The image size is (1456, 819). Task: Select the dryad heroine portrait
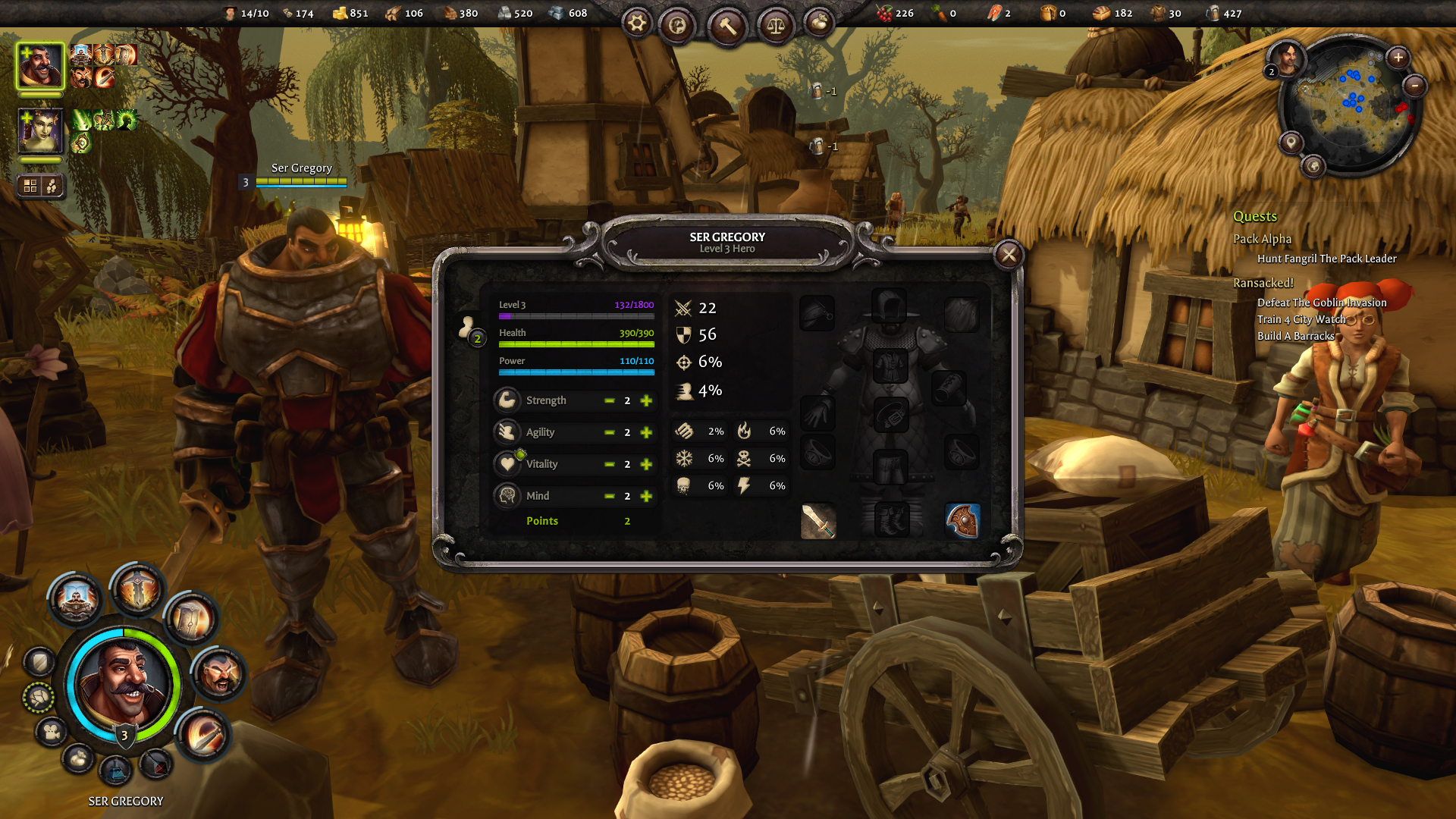tap(40, 130)
